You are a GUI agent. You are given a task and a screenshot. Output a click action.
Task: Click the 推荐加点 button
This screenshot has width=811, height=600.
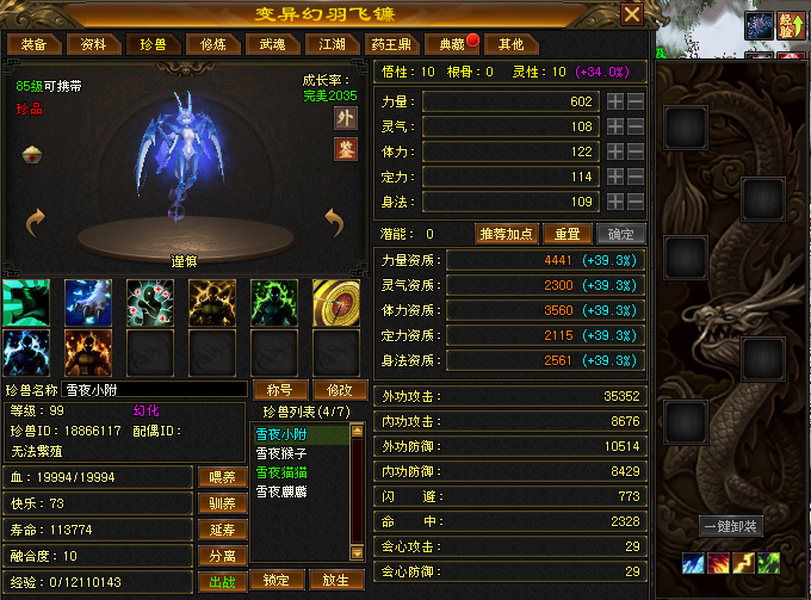[x=507, y=234]
